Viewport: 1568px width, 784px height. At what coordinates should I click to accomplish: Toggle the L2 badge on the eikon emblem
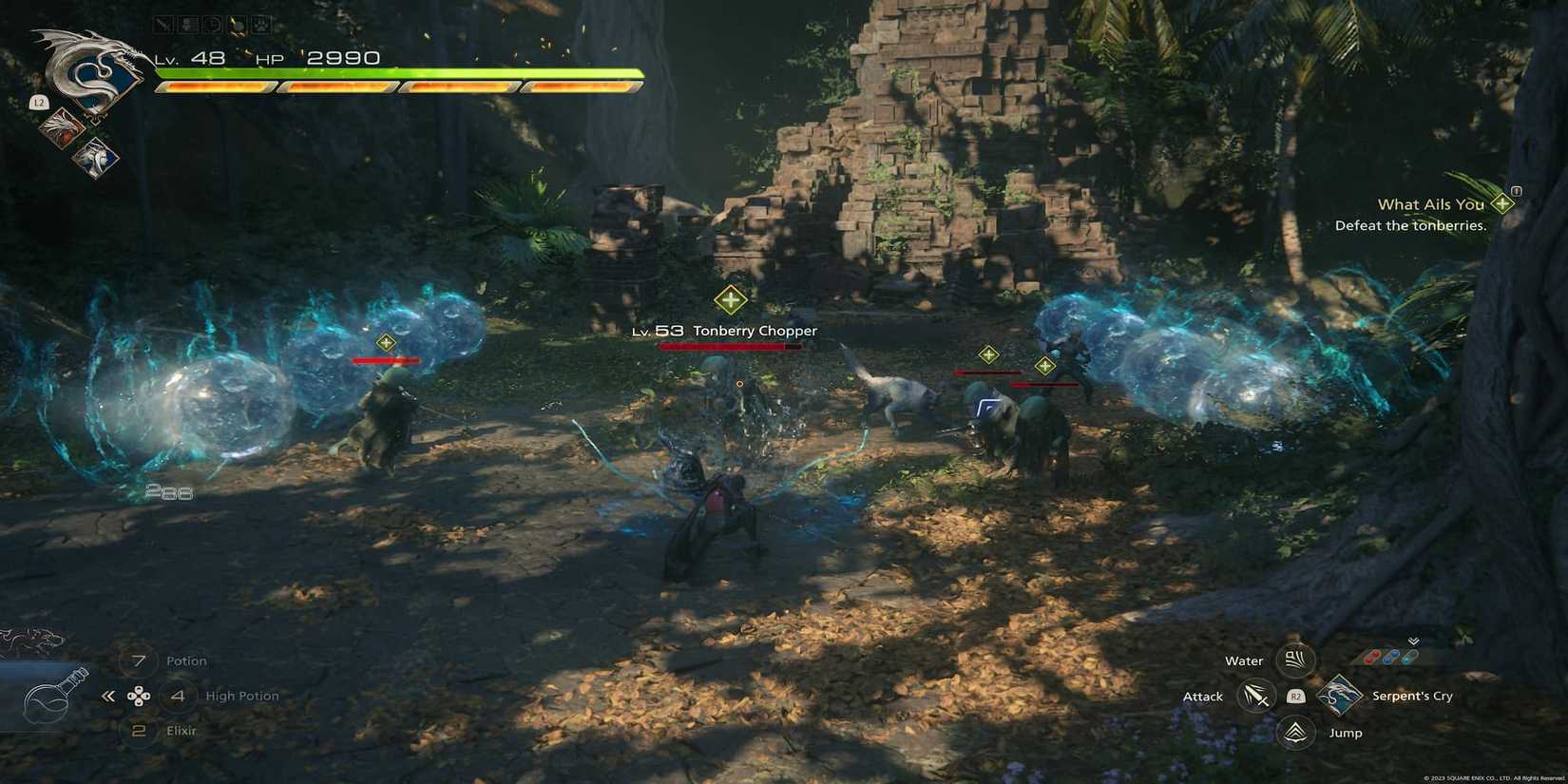[39, 102]
